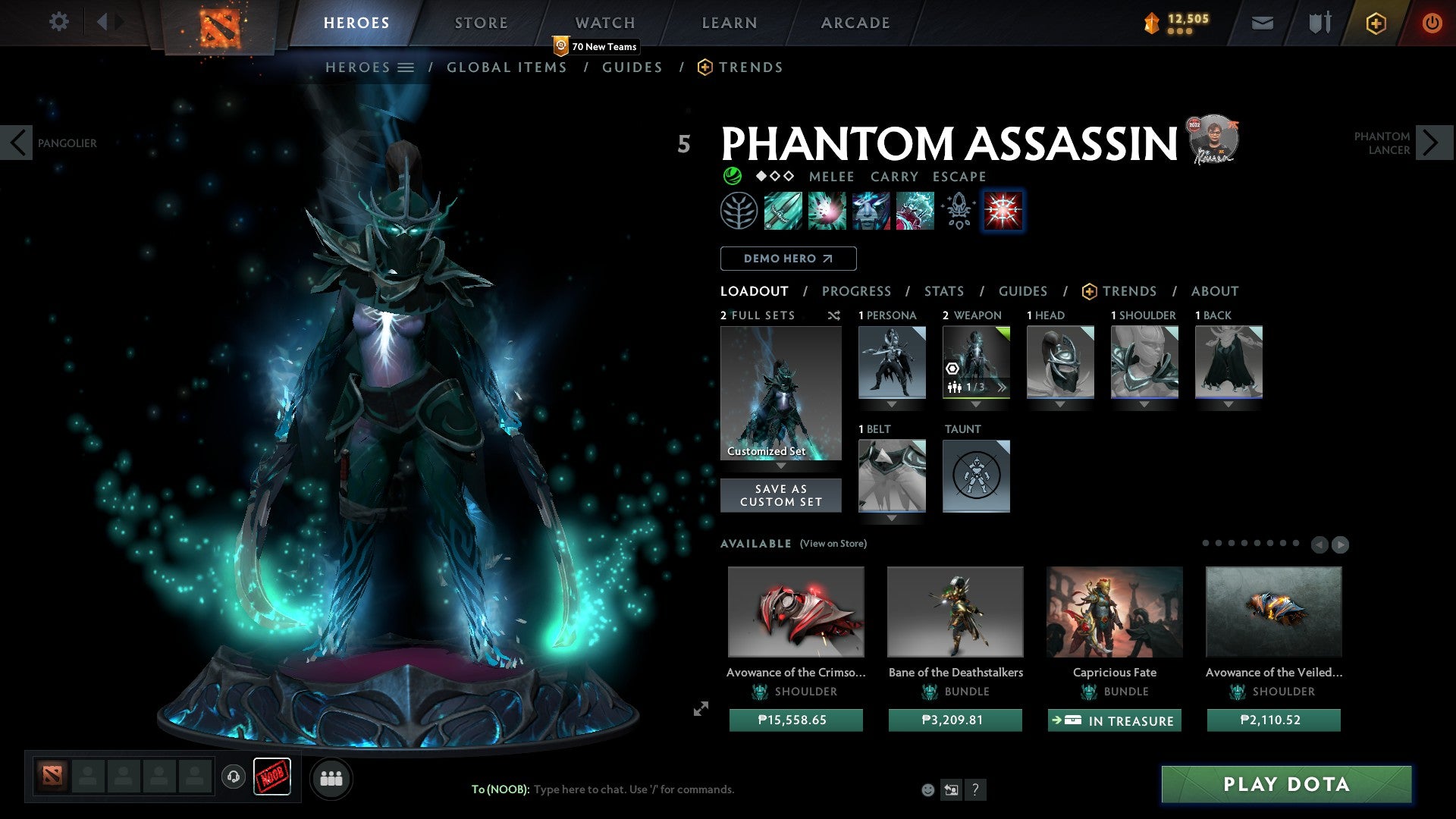The image size is (1456, 819).
Task: Open the settings gear menu
Action: click(58, 22)
